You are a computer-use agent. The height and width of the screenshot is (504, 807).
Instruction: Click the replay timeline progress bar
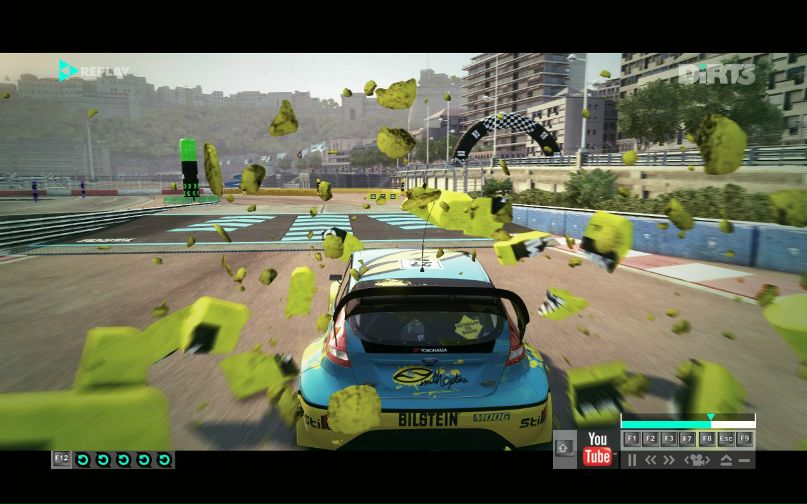(x=687, y=424)
